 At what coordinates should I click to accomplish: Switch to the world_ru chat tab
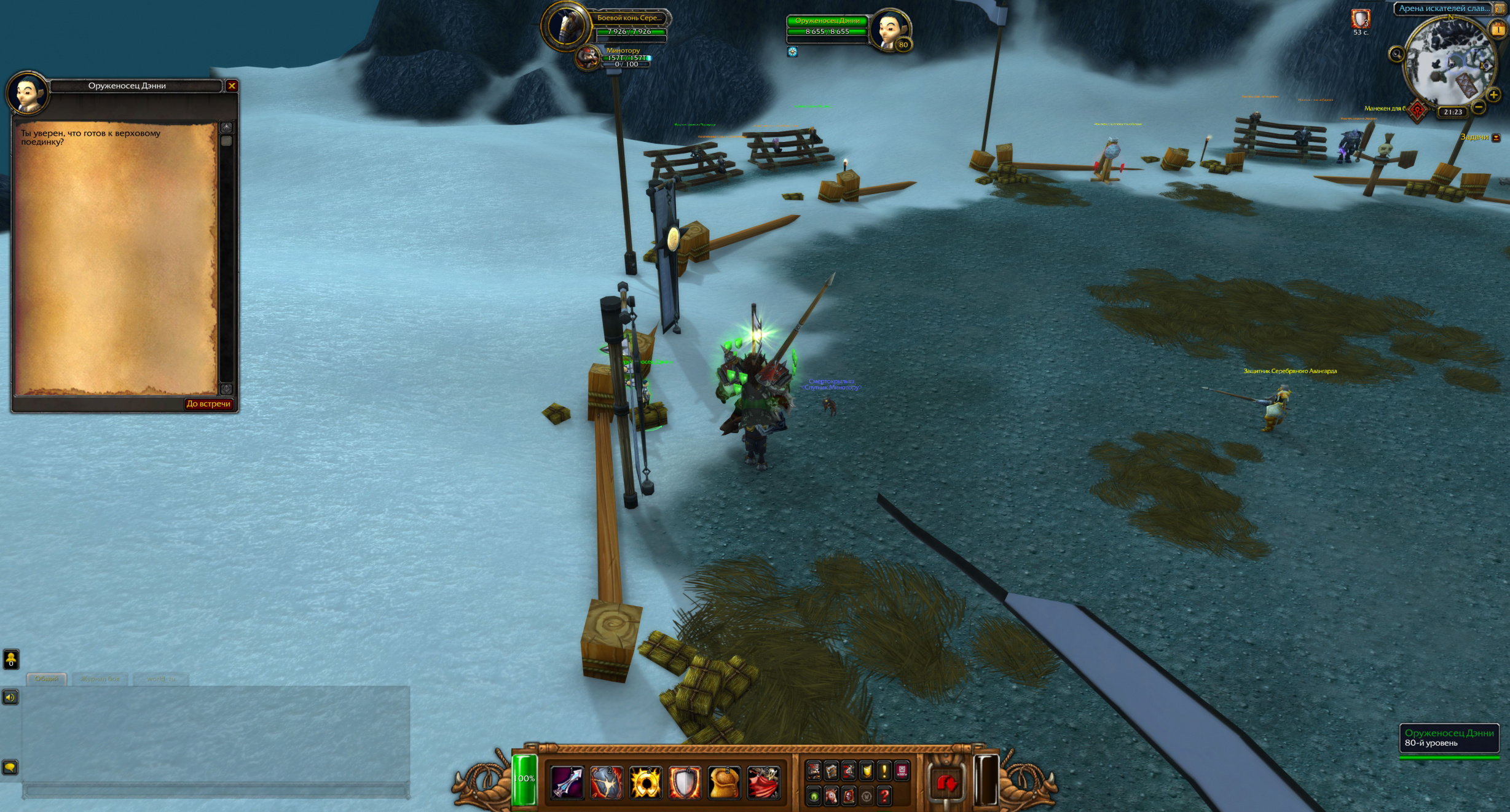coord(161,679)
